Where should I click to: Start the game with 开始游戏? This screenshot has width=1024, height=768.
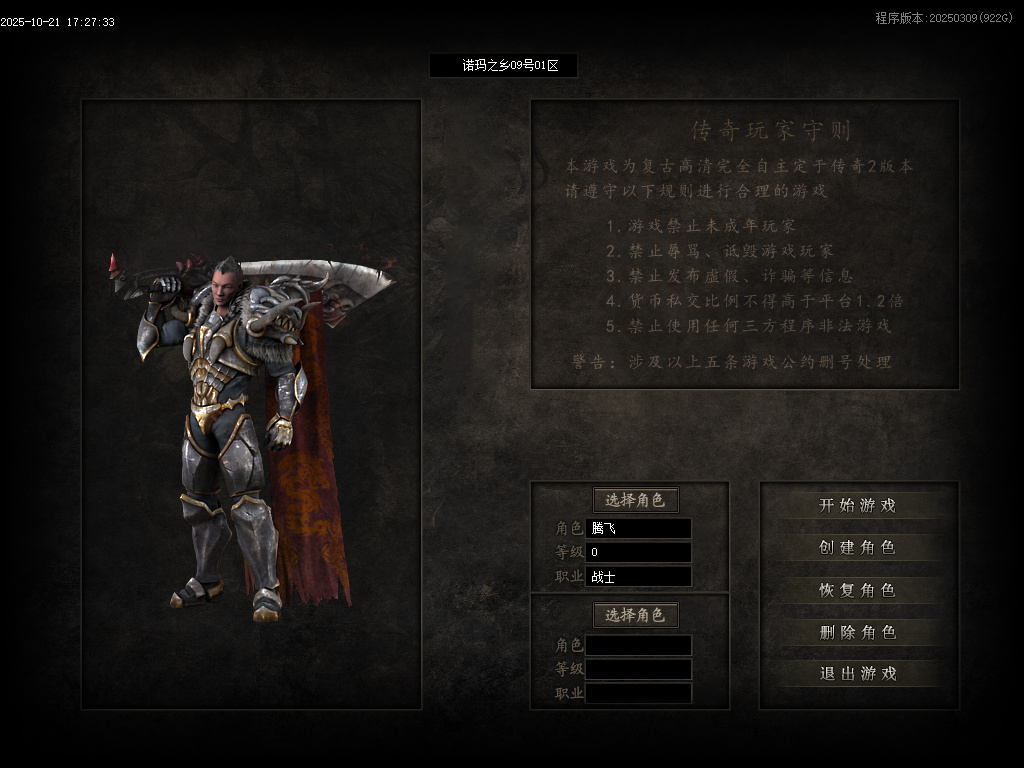point(857,506)
